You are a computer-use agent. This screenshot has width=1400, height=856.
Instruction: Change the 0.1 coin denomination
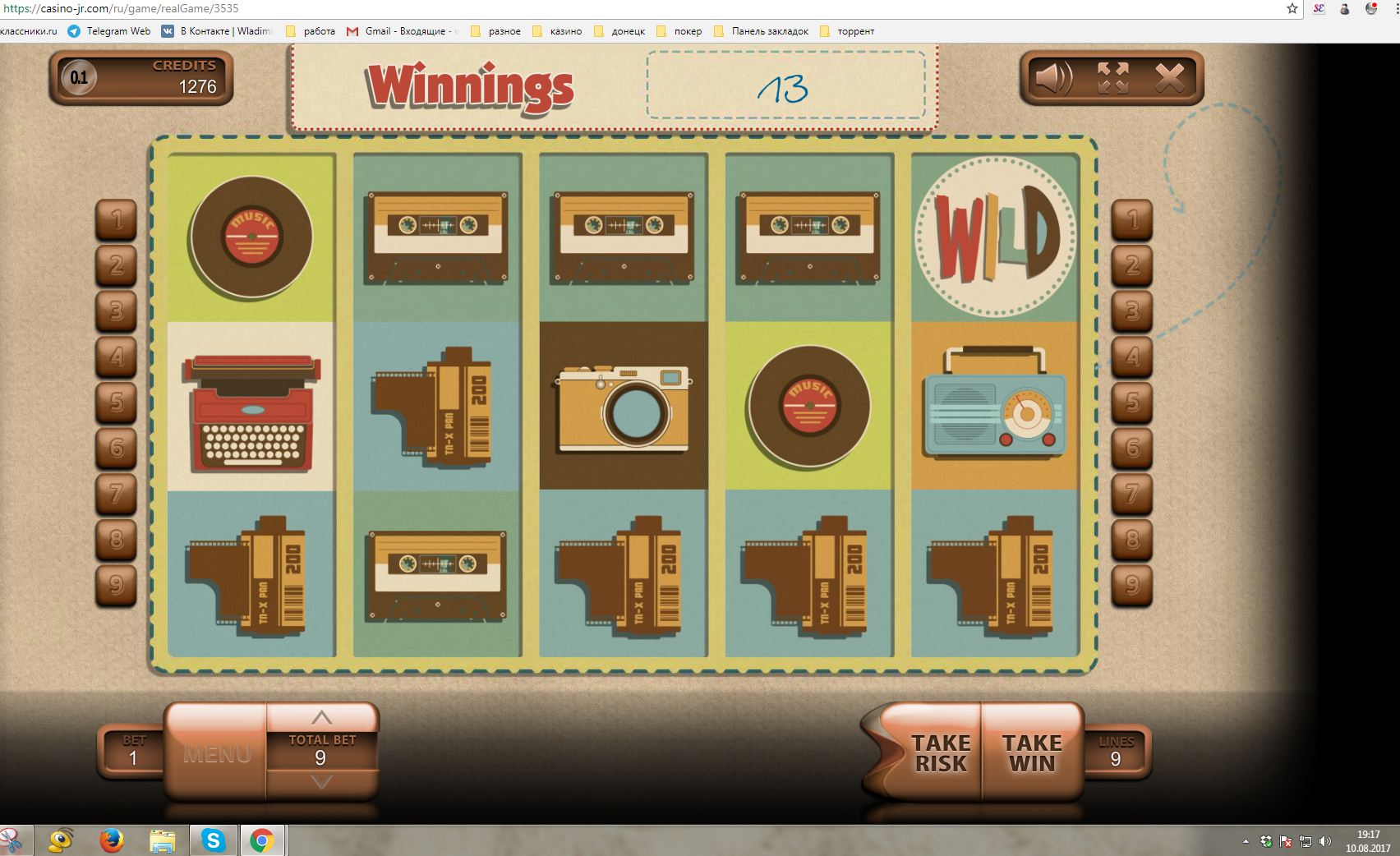pos(79,78)
